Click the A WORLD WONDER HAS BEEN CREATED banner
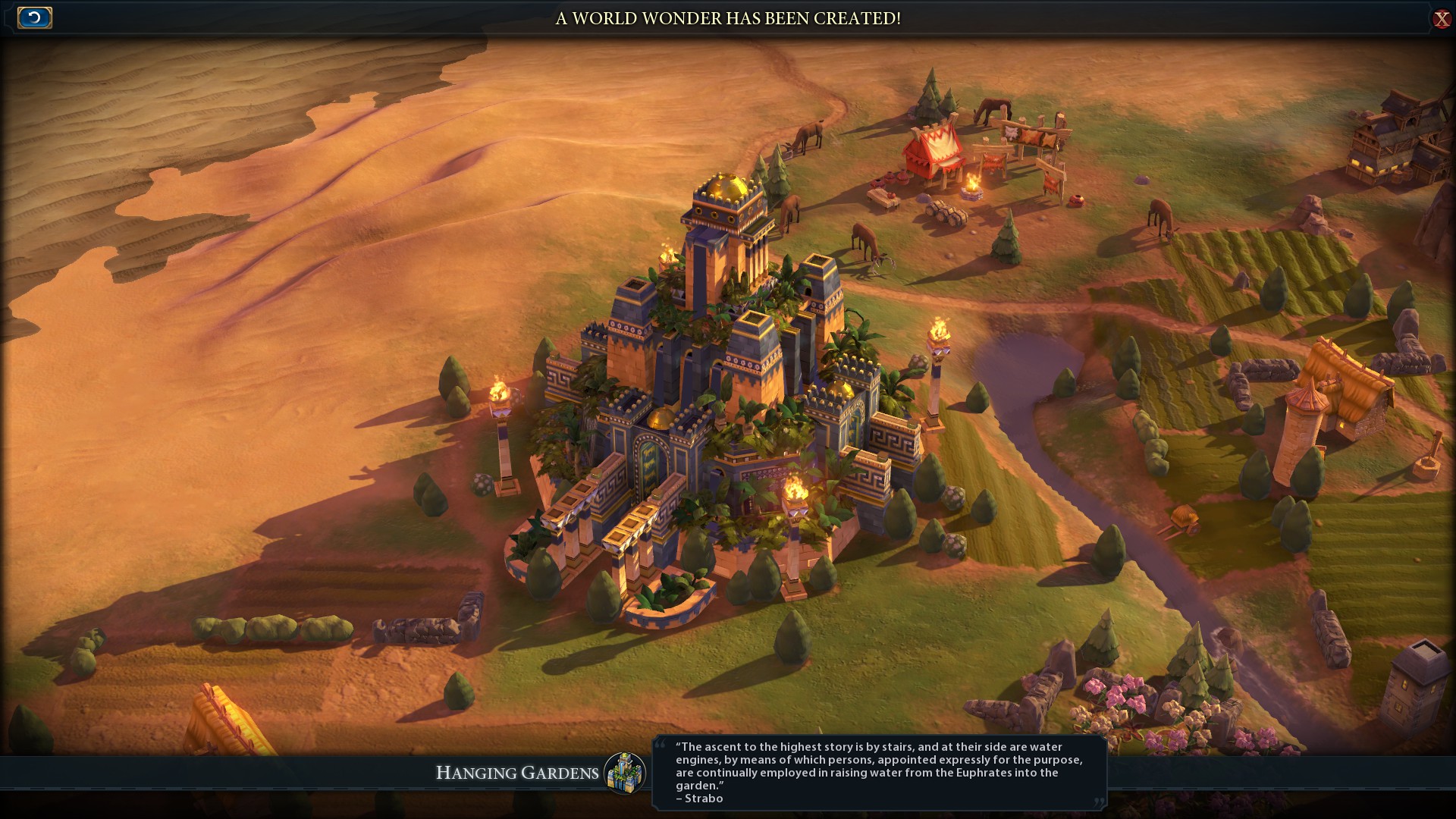 click(726, 18)
